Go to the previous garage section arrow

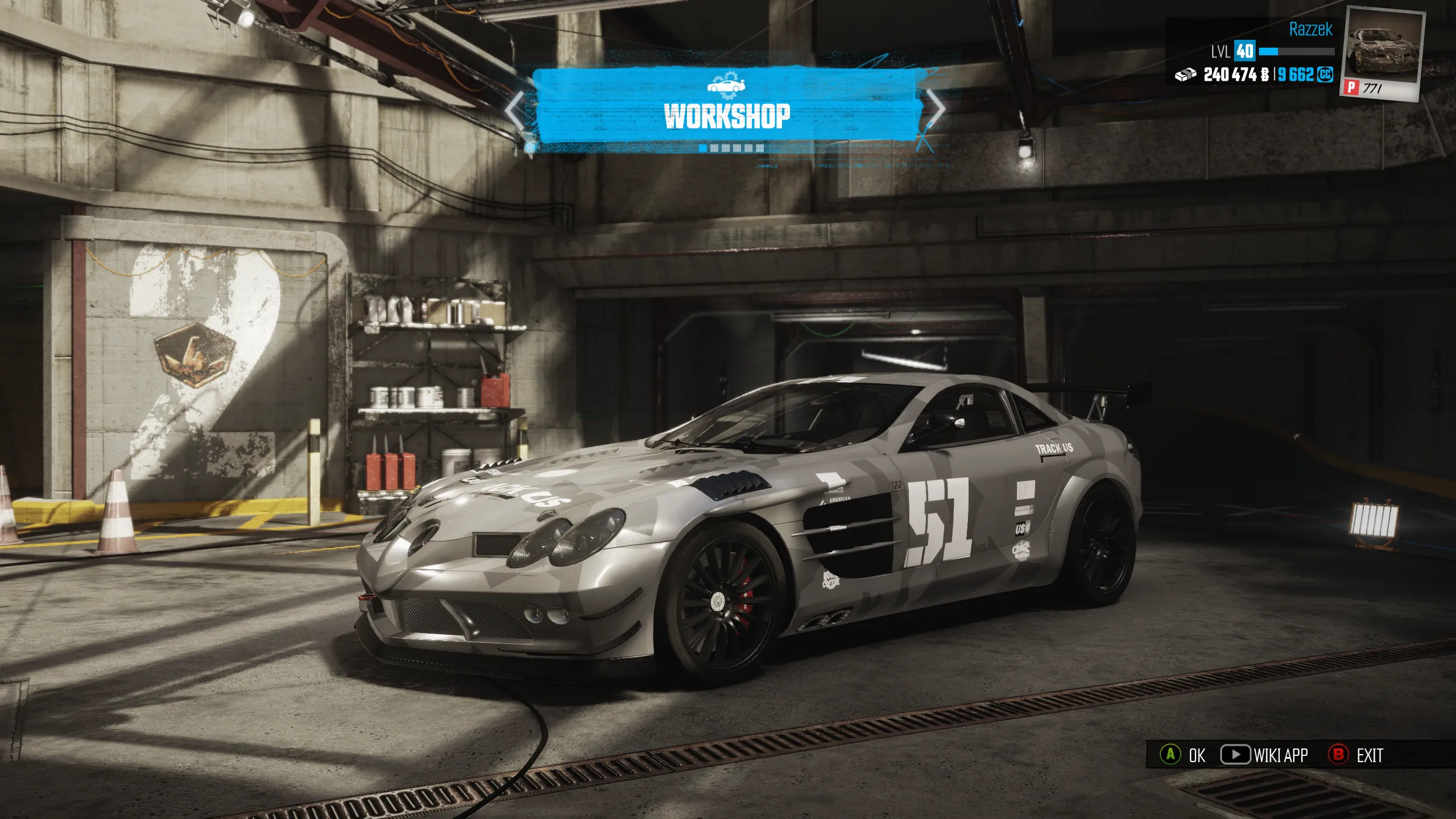point(515,110)
